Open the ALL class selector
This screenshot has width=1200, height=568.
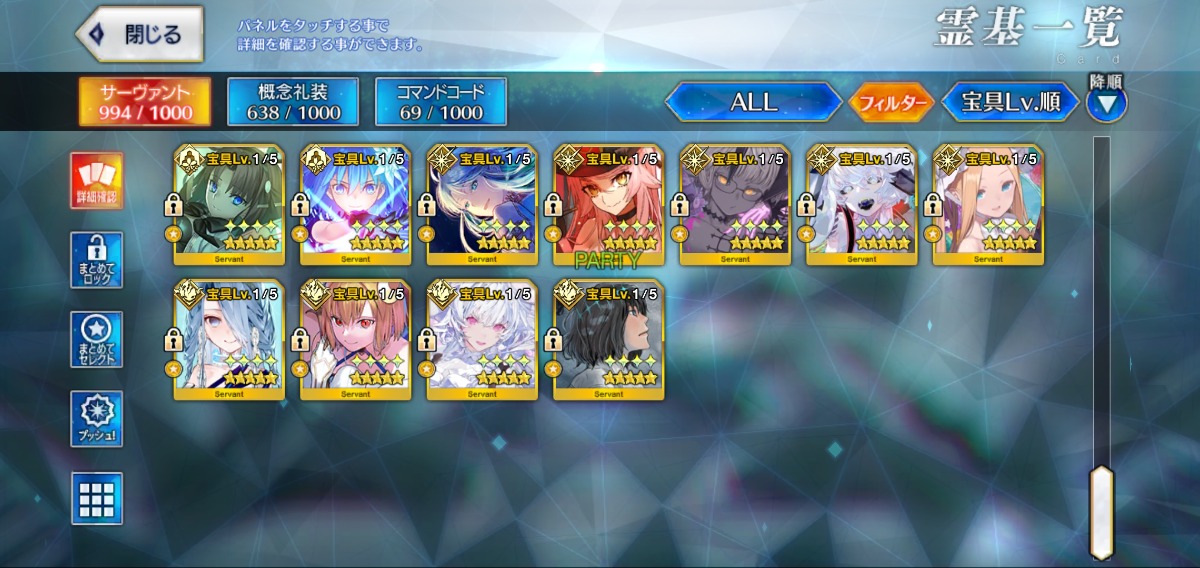(x=754, y=102)
